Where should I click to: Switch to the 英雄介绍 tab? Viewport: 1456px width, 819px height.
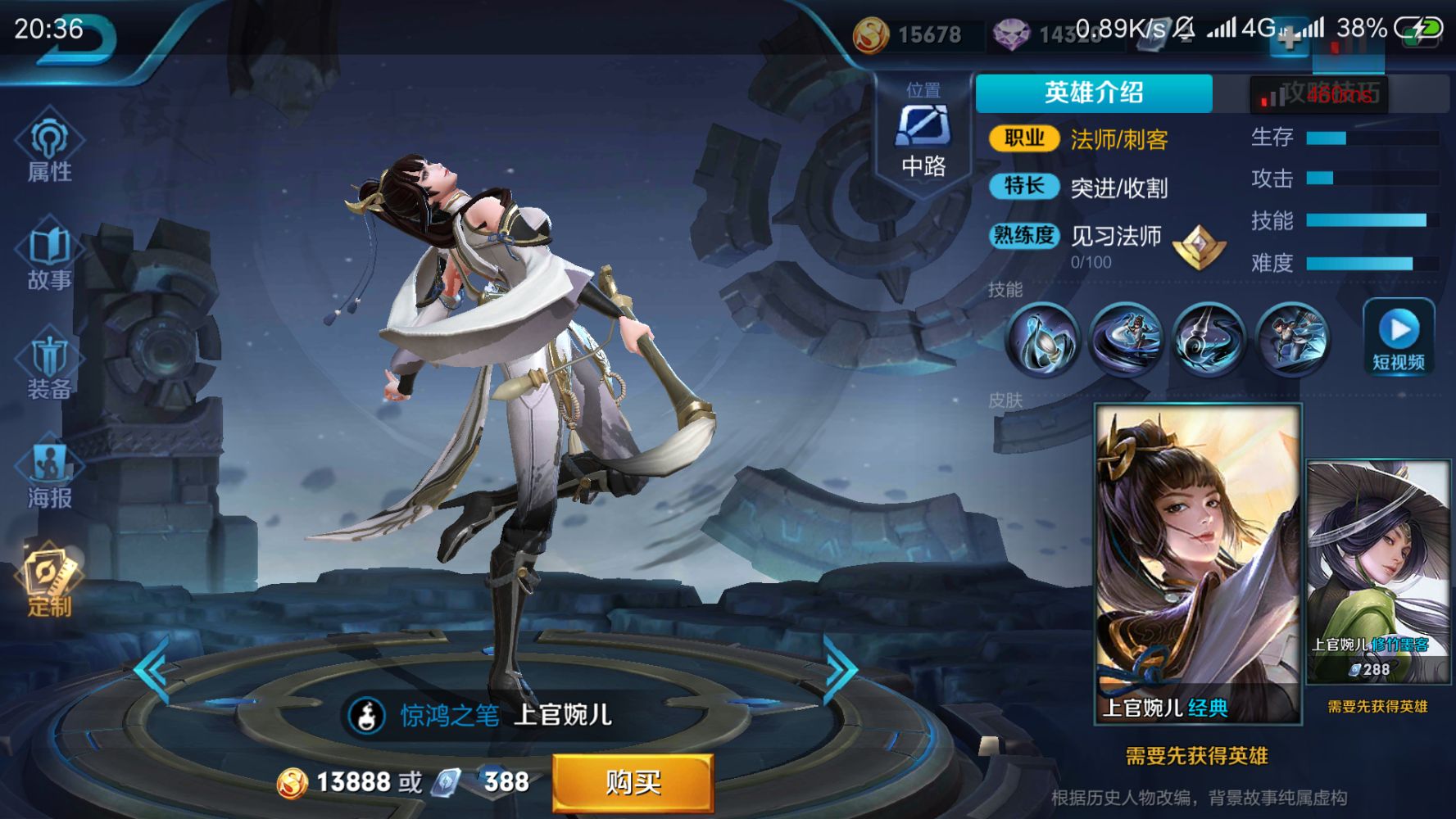pos(1093,93)
